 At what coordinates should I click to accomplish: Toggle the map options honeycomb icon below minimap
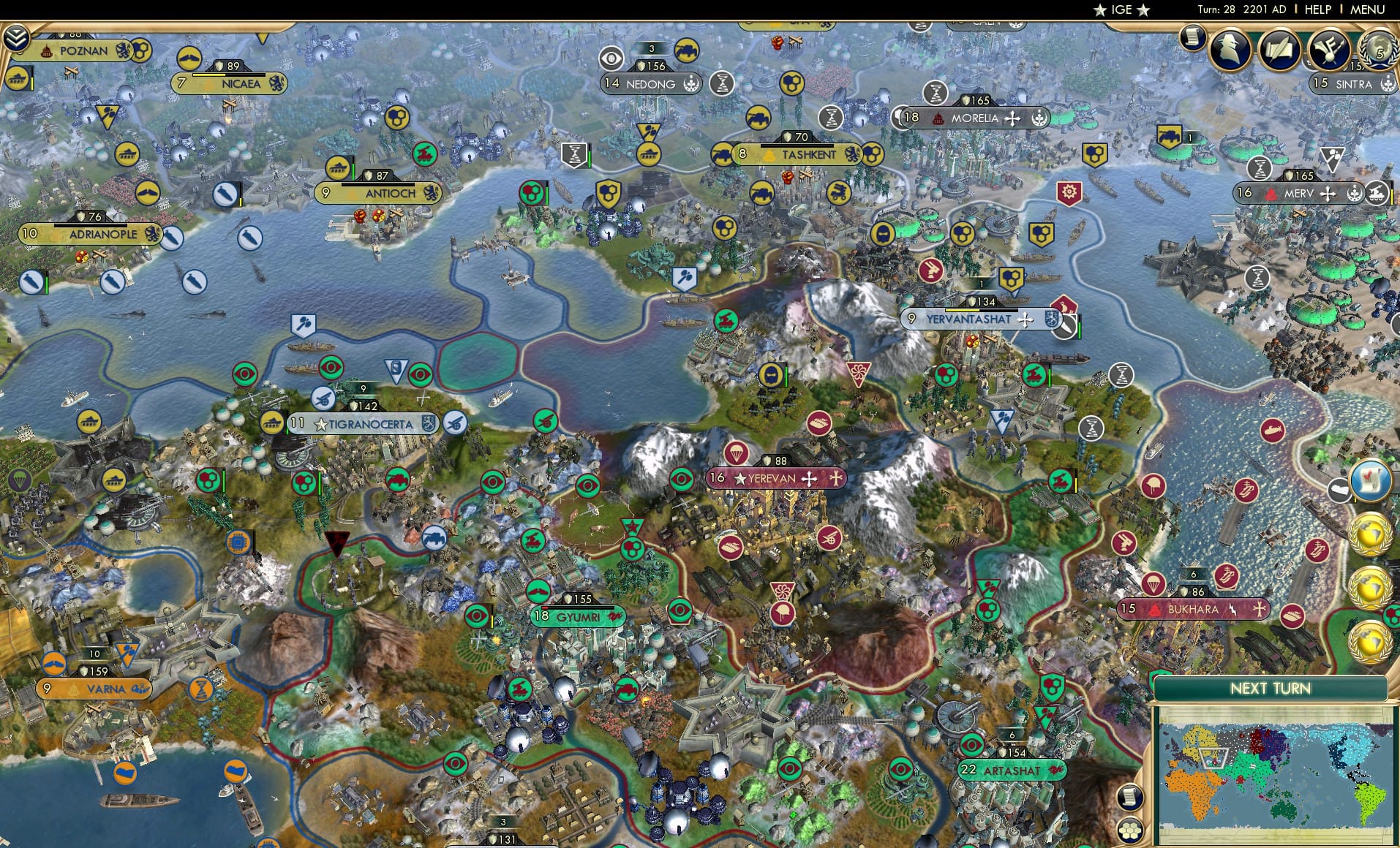1131,830
